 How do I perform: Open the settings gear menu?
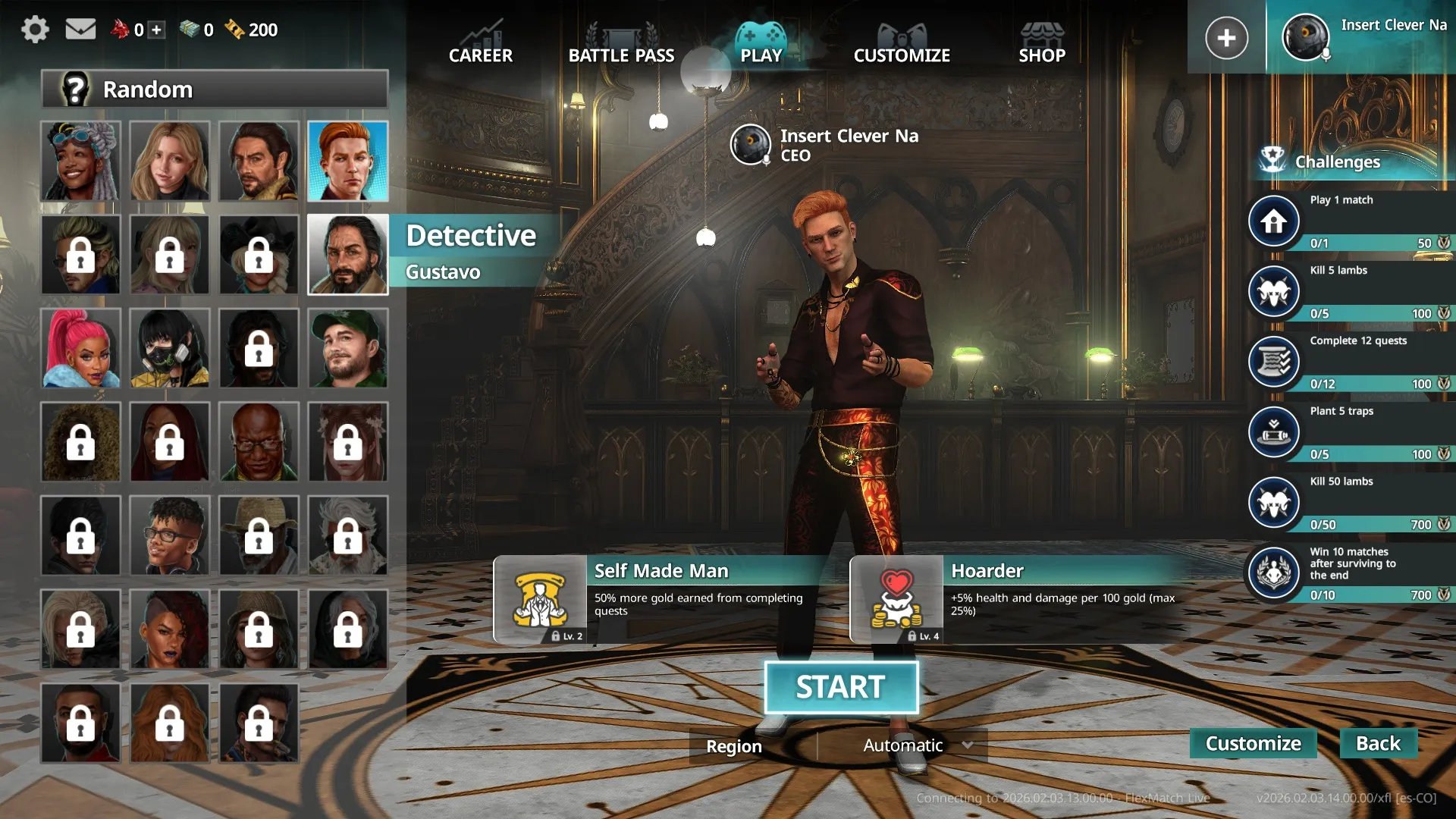coord(35,30)
